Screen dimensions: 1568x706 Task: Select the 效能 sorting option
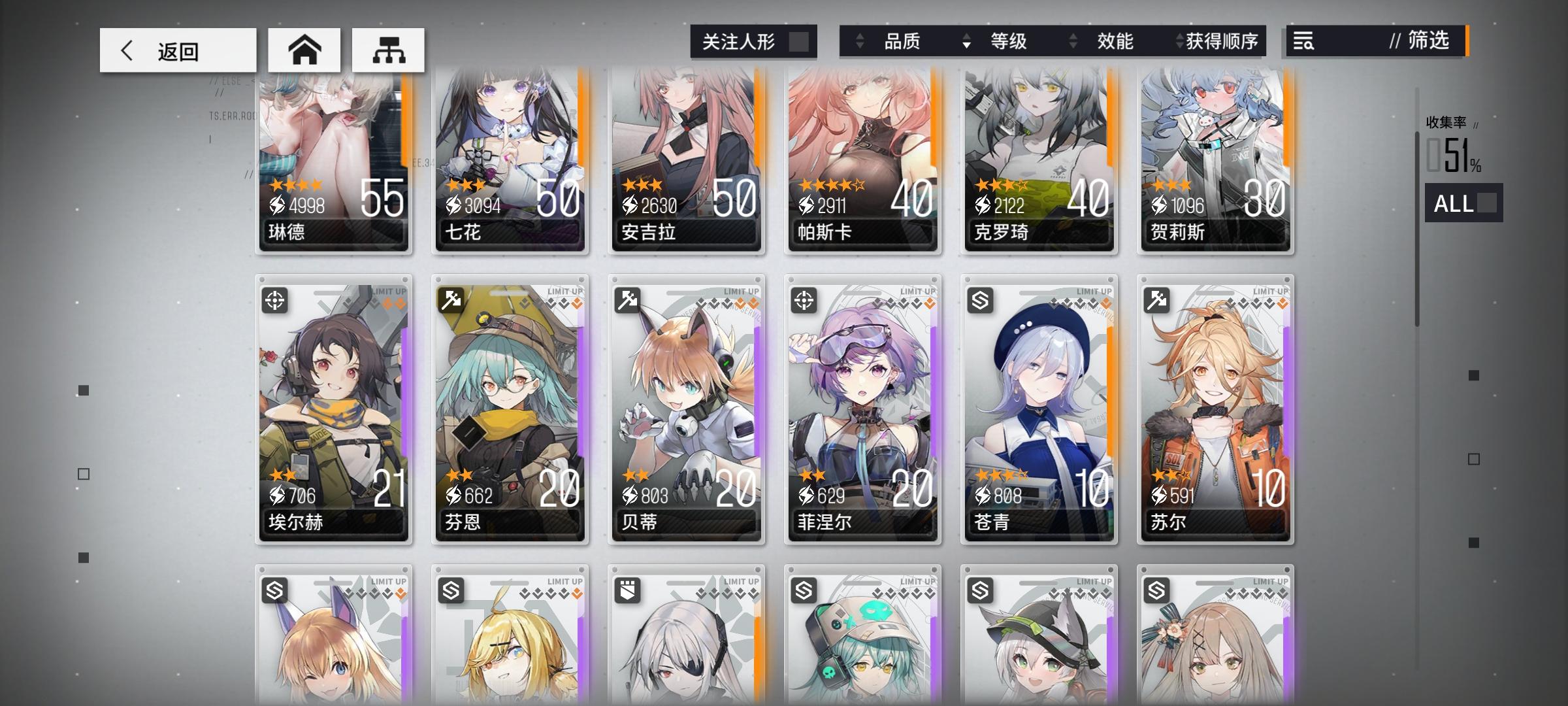coord(1115,42)
